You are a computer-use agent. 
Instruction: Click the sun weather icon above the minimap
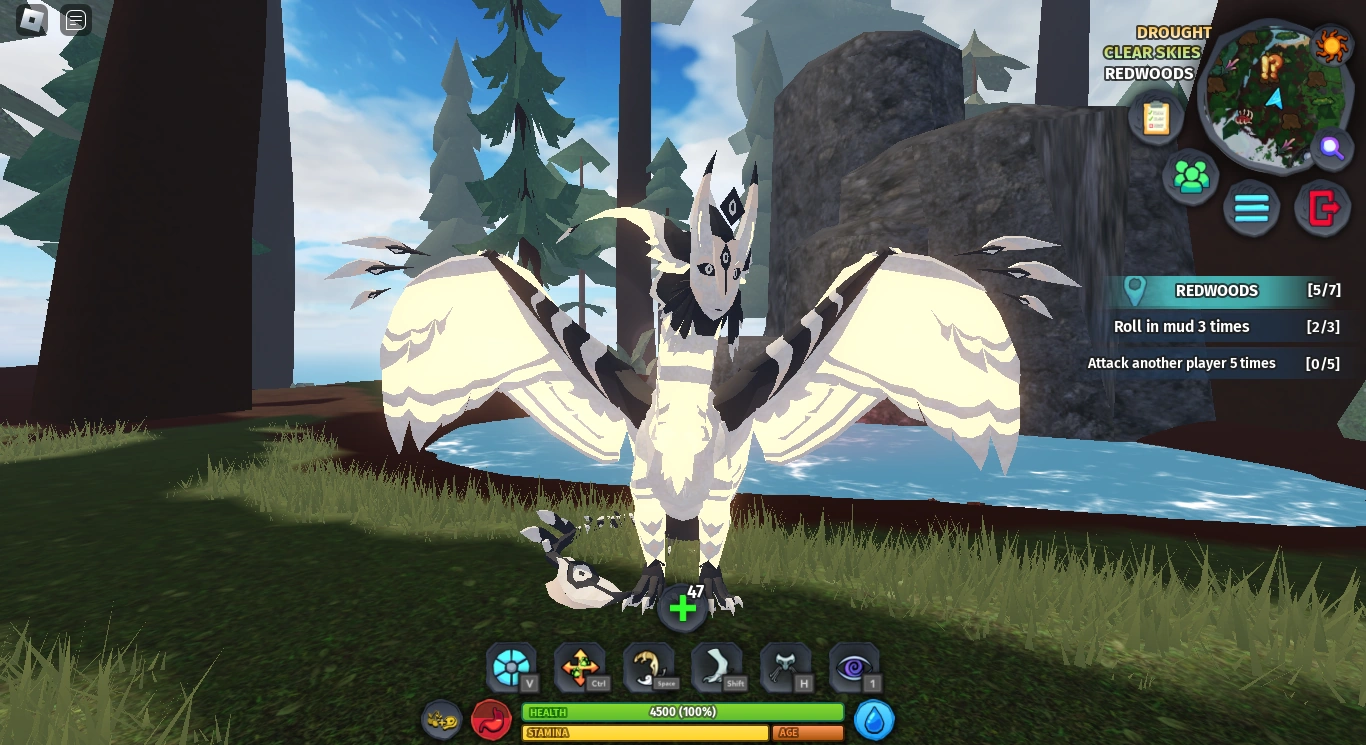pos(1334,45)
